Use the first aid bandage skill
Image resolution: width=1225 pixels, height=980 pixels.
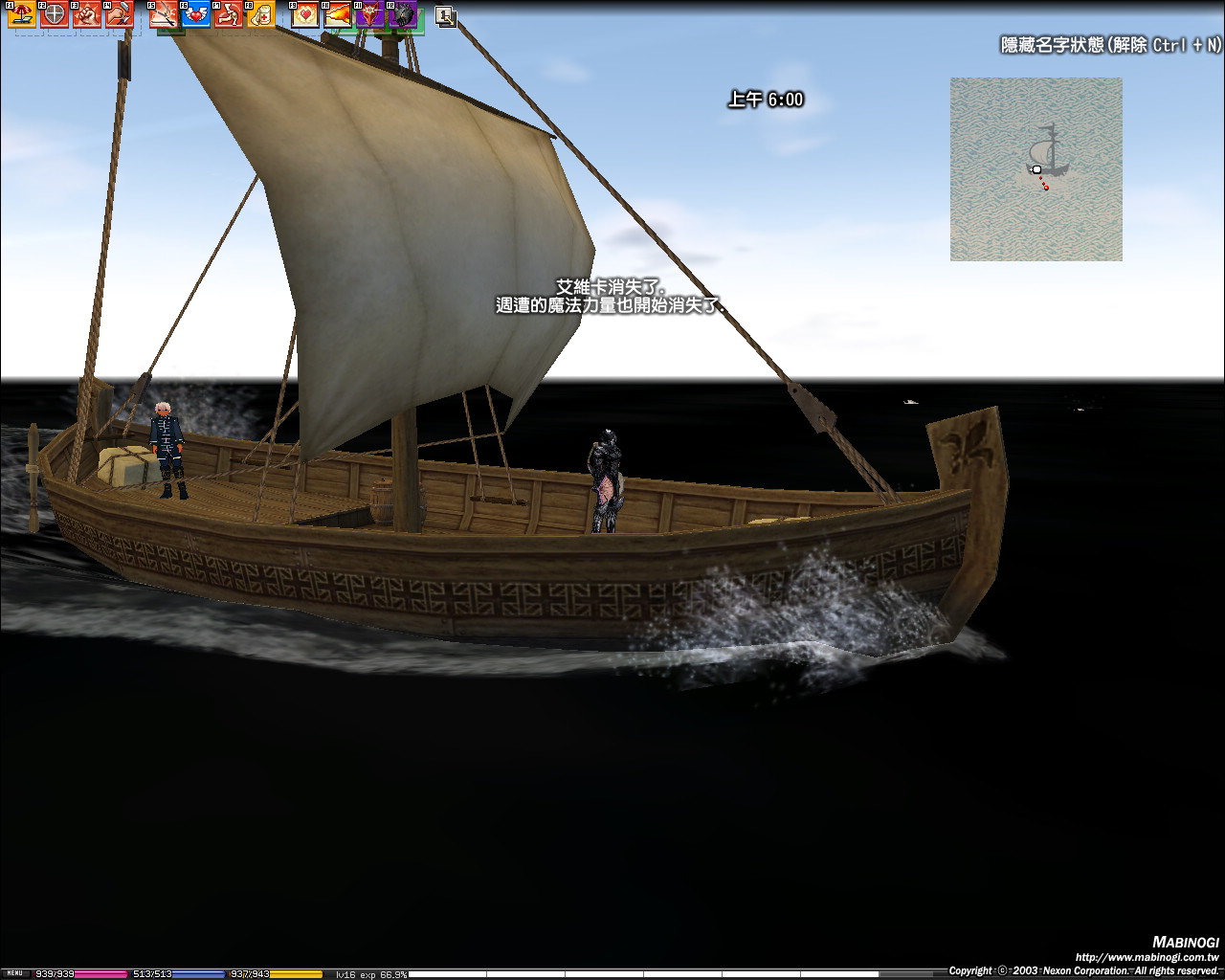(260, 14)
